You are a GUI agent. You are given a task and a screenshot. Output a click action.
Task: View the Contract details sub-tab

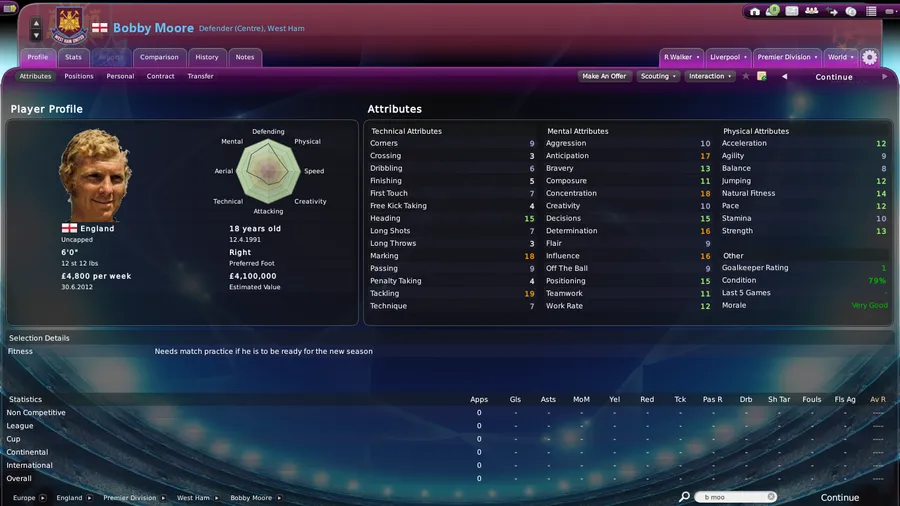[160, 76]
